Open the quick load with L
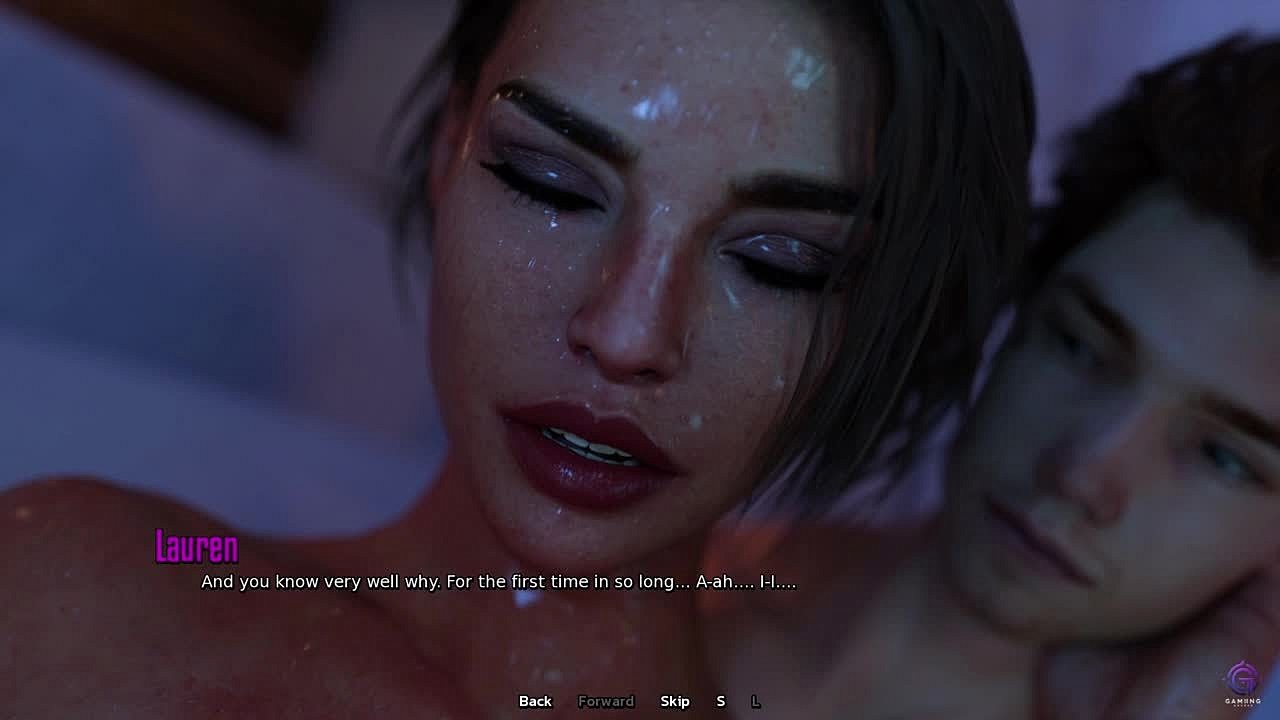This screenshot has width=1280, height=720. (755, 701)
